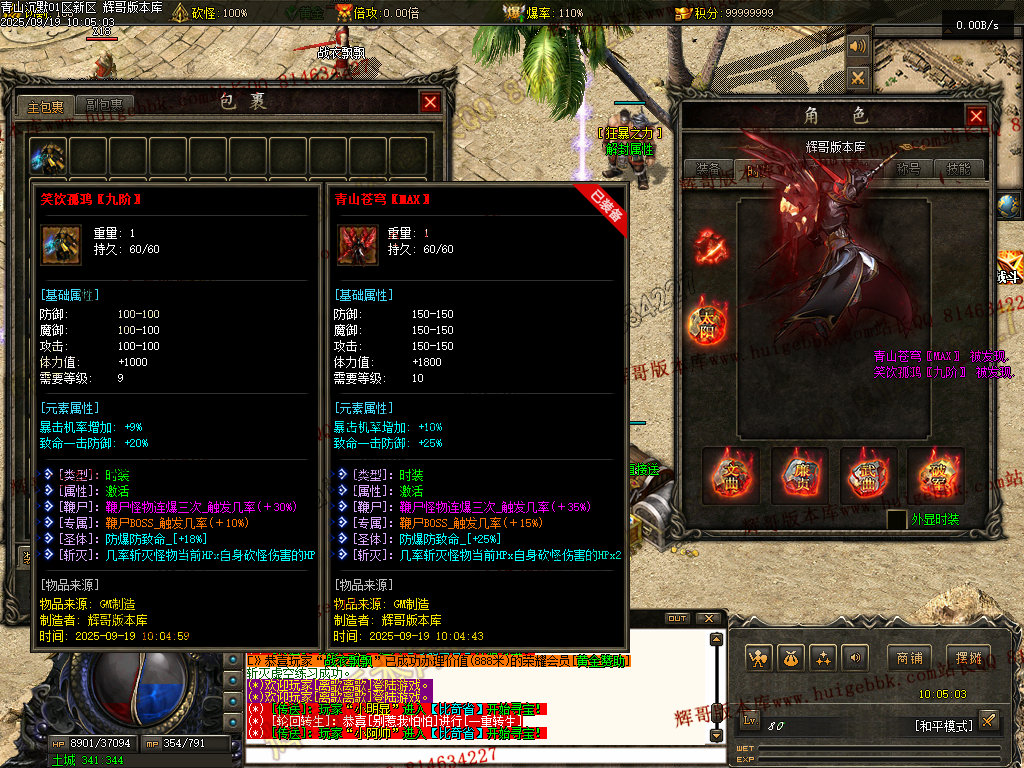Open the 技能 skills tab
Screen dimensions: 1024x768
[x=958, y=169]
